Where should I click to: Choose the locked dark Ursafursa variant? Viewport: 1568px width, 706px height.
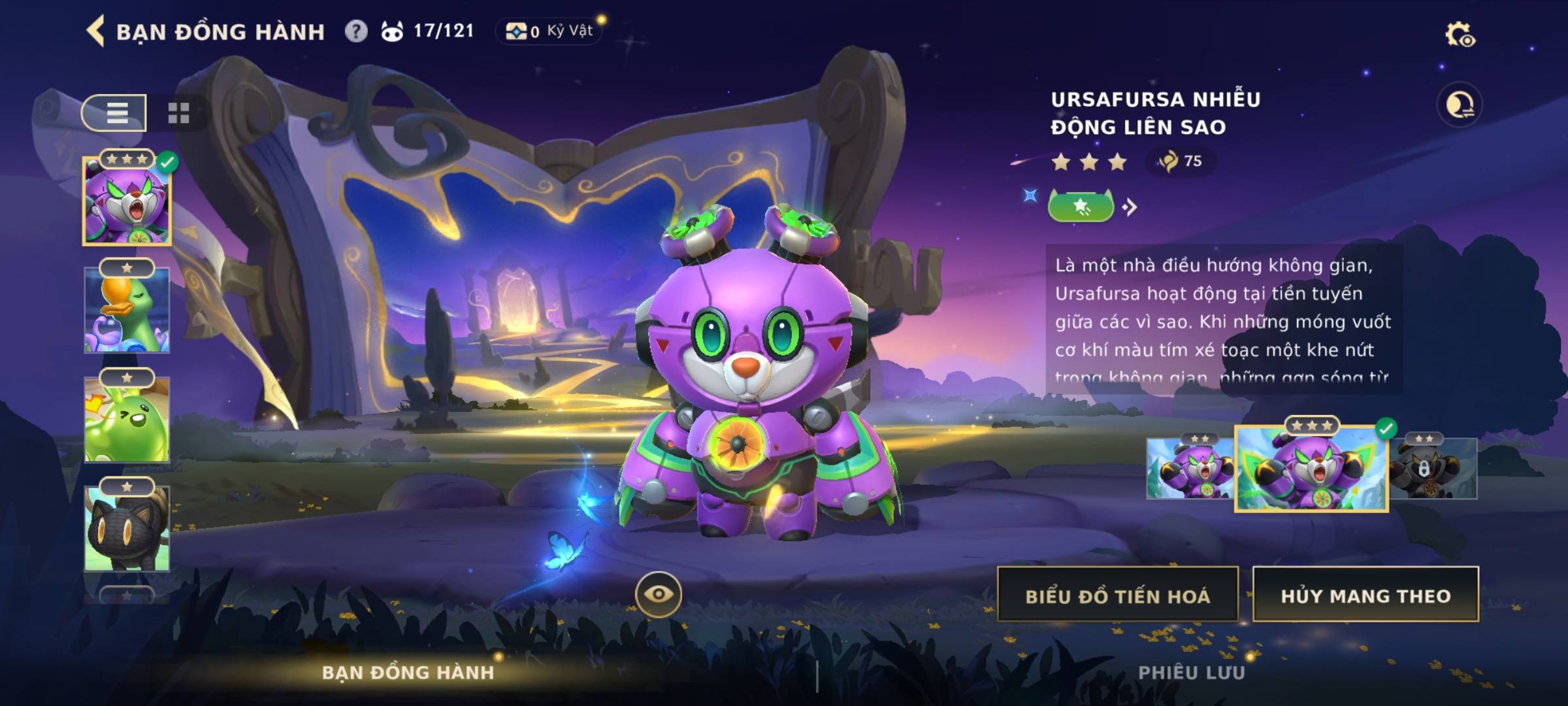1433,469
